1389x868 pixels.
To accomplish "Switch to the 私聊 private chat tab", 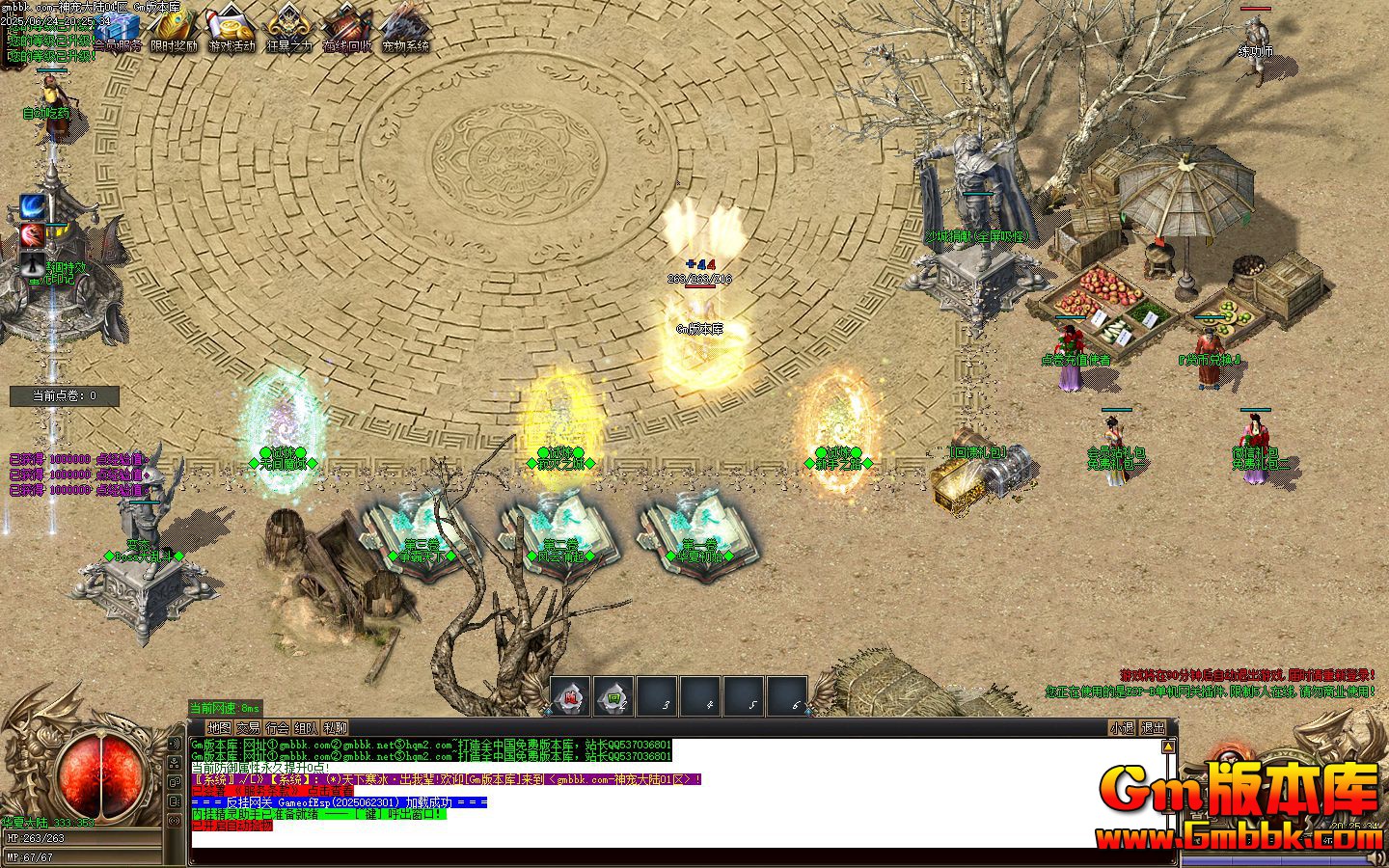I will 335,729.
